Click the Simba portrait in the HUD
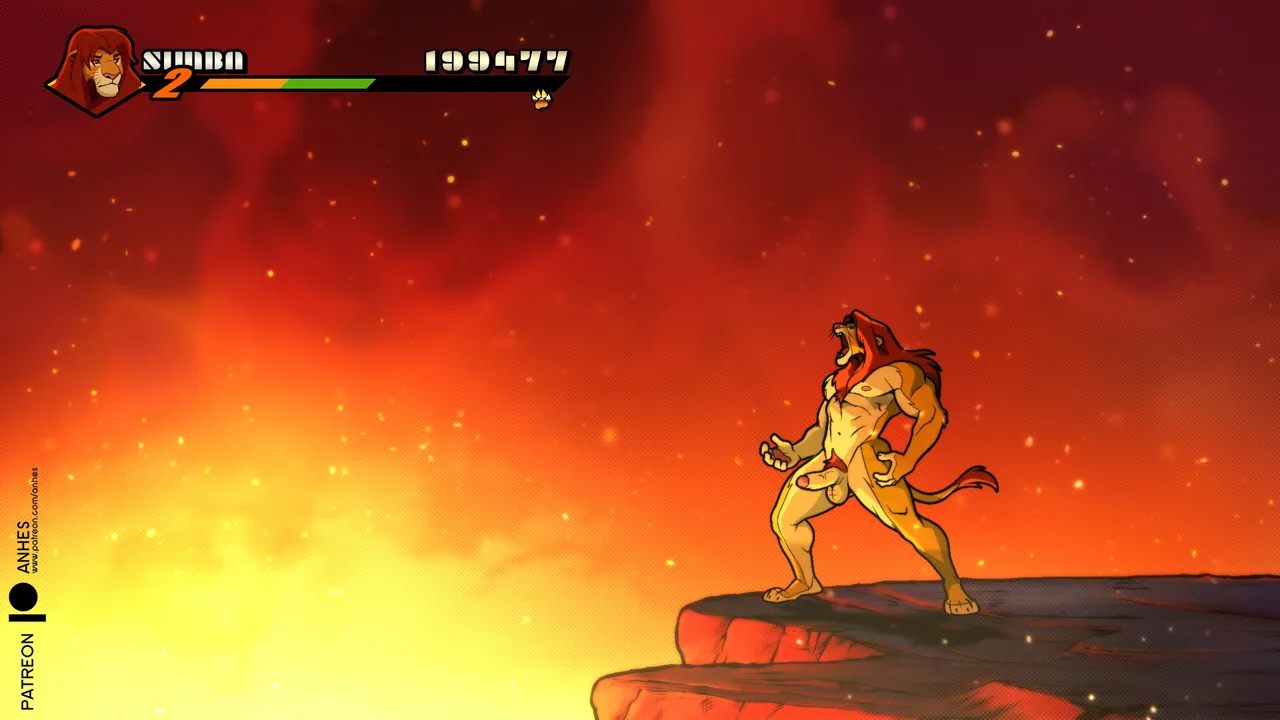 coord(98,70)
